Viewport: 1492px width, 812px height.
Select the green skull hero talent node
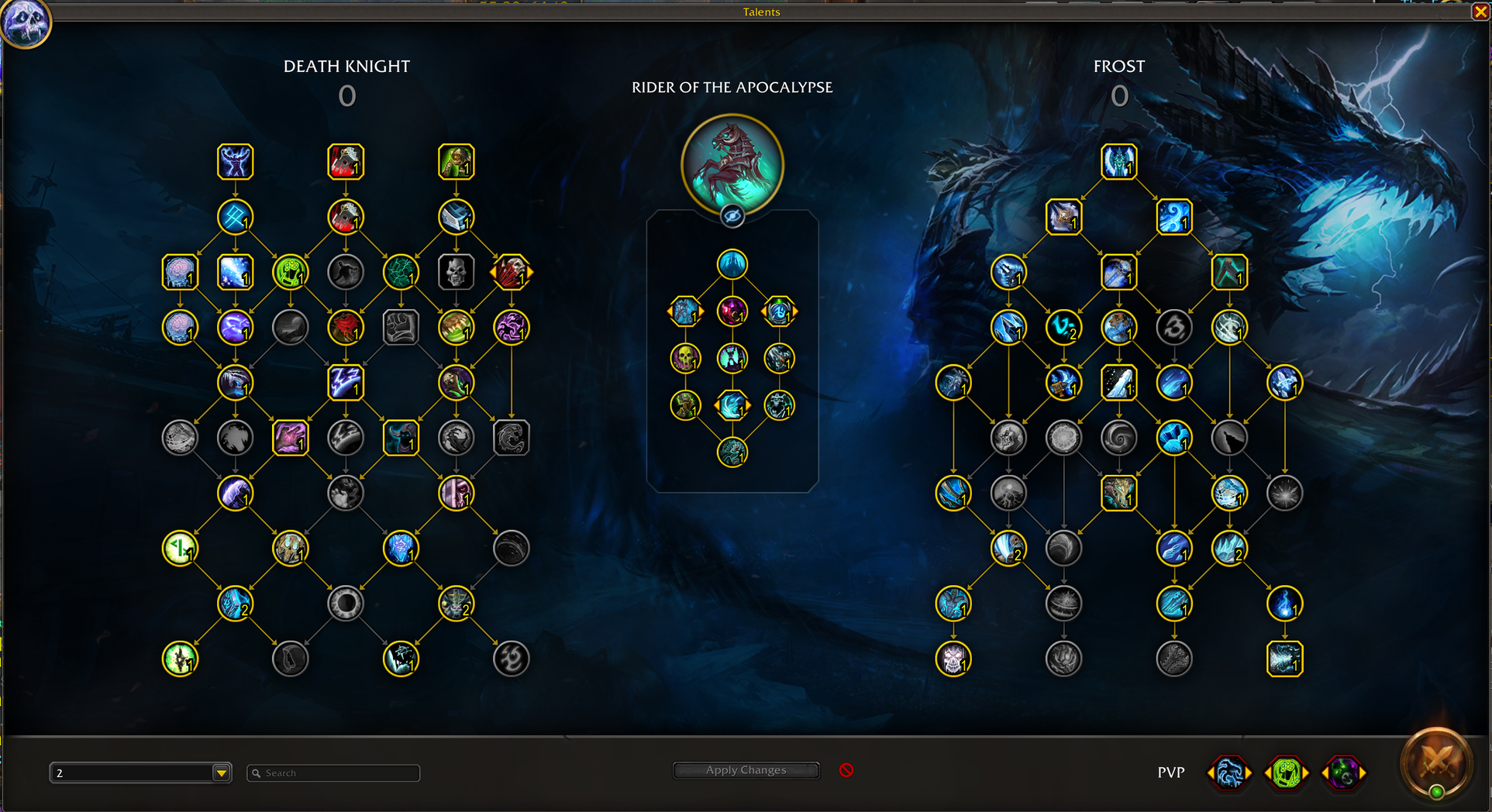pyautogui.click(x=685, y=358)
